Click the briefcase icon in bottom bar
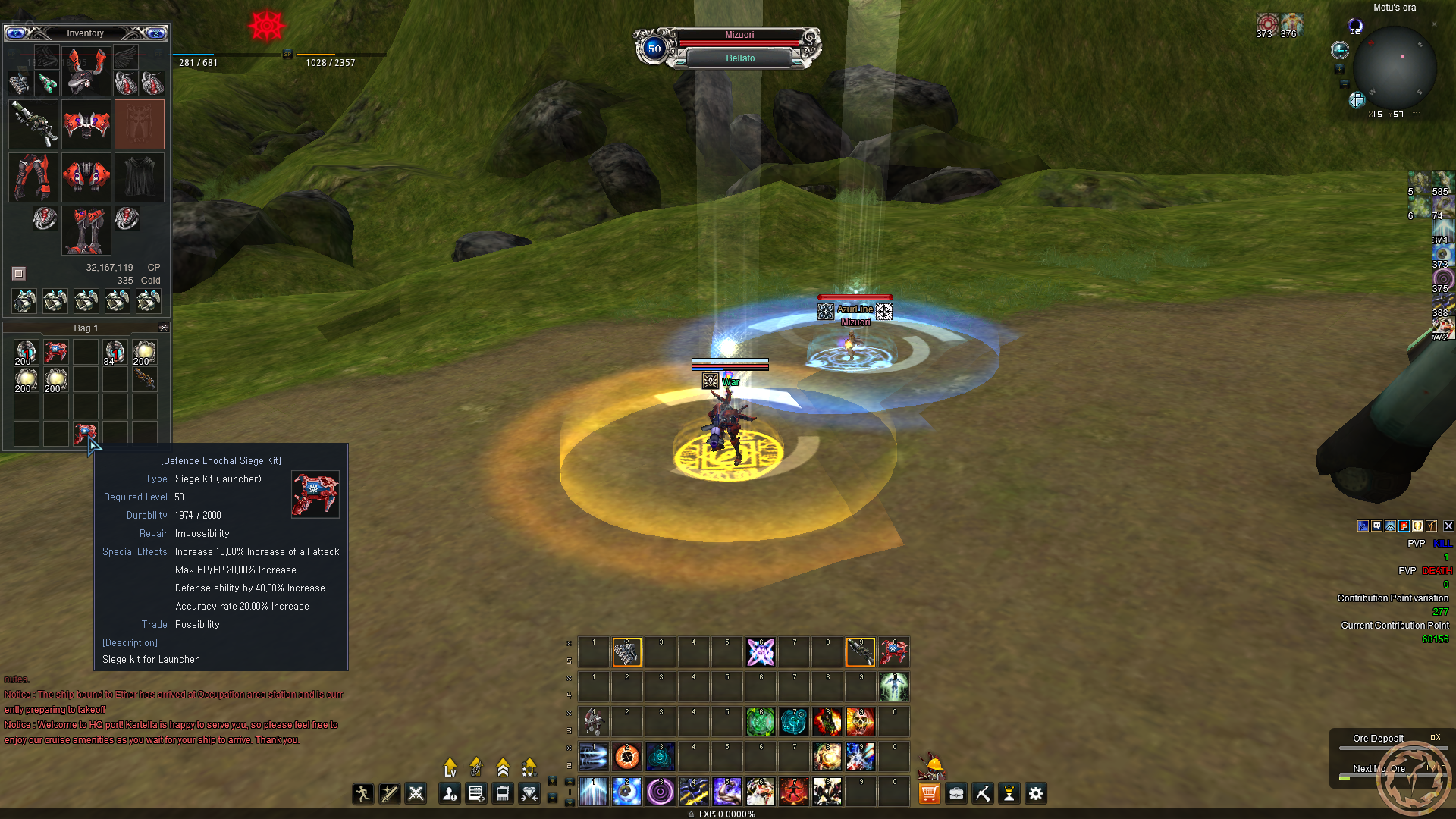The height and width of the screenshot is (819, 1456). coord(956,793)
